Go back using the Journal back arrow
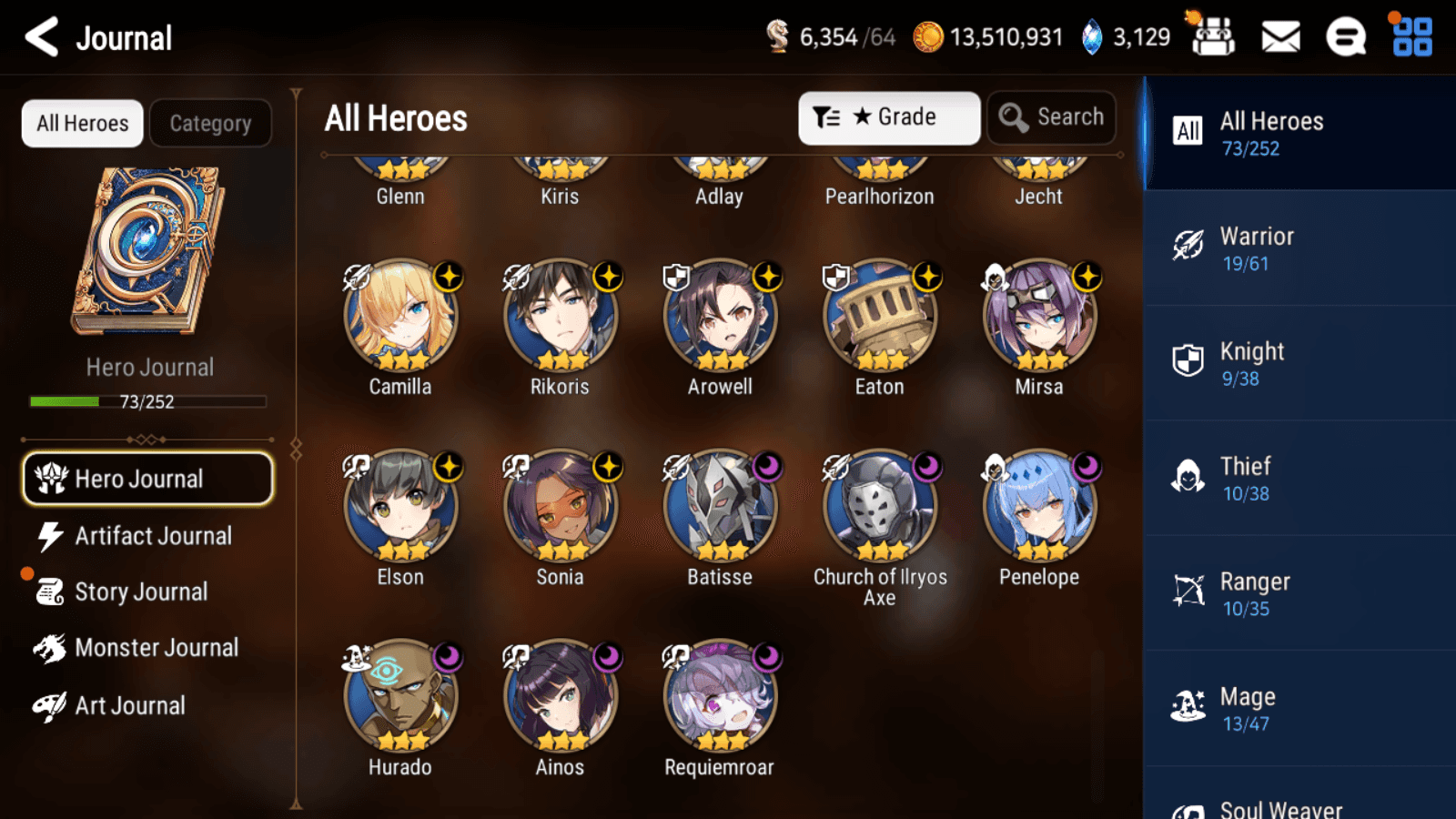The width and height of the screenshot is (1456, 819). (42, 37)
